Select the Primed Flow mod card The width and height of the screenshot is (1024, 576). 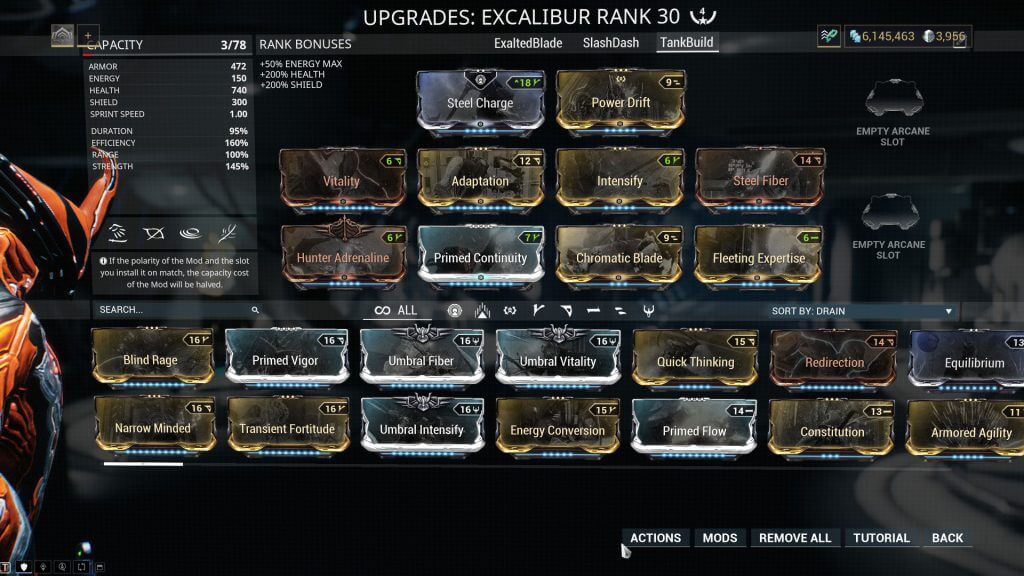click(693, 430)
